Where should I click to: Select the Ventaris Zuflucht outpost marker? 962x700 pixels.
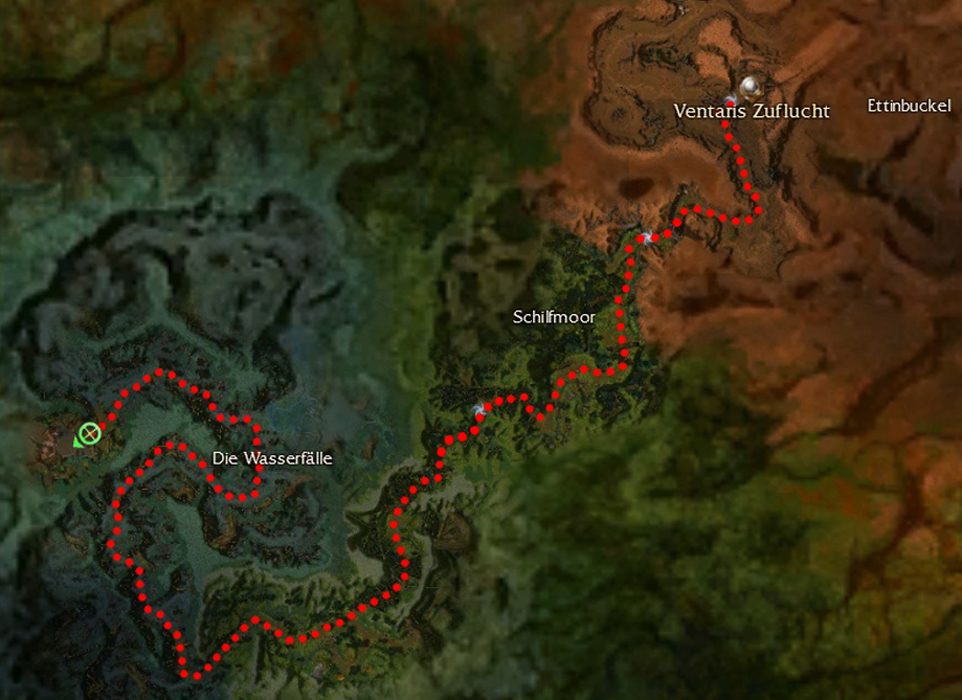751,86
